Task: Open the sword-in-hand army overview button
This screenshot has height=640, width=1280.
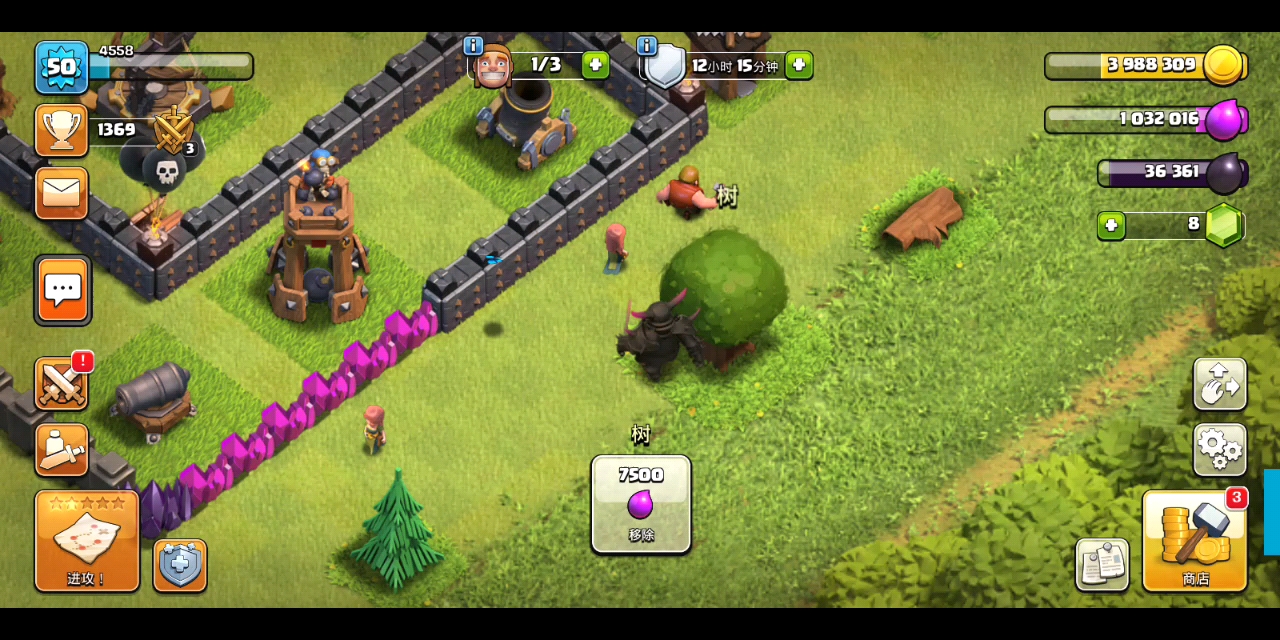Action: click(62, 450)
